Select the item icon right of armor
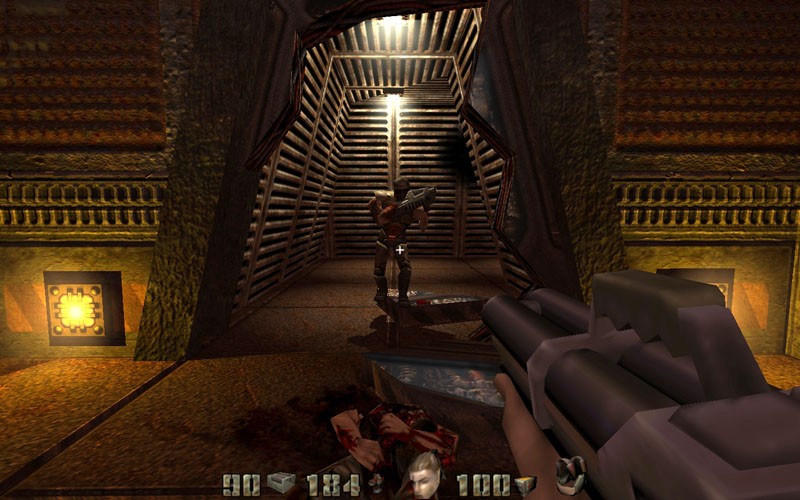The width and height of the screenshot is (800, 500). [x=570, y=476]
